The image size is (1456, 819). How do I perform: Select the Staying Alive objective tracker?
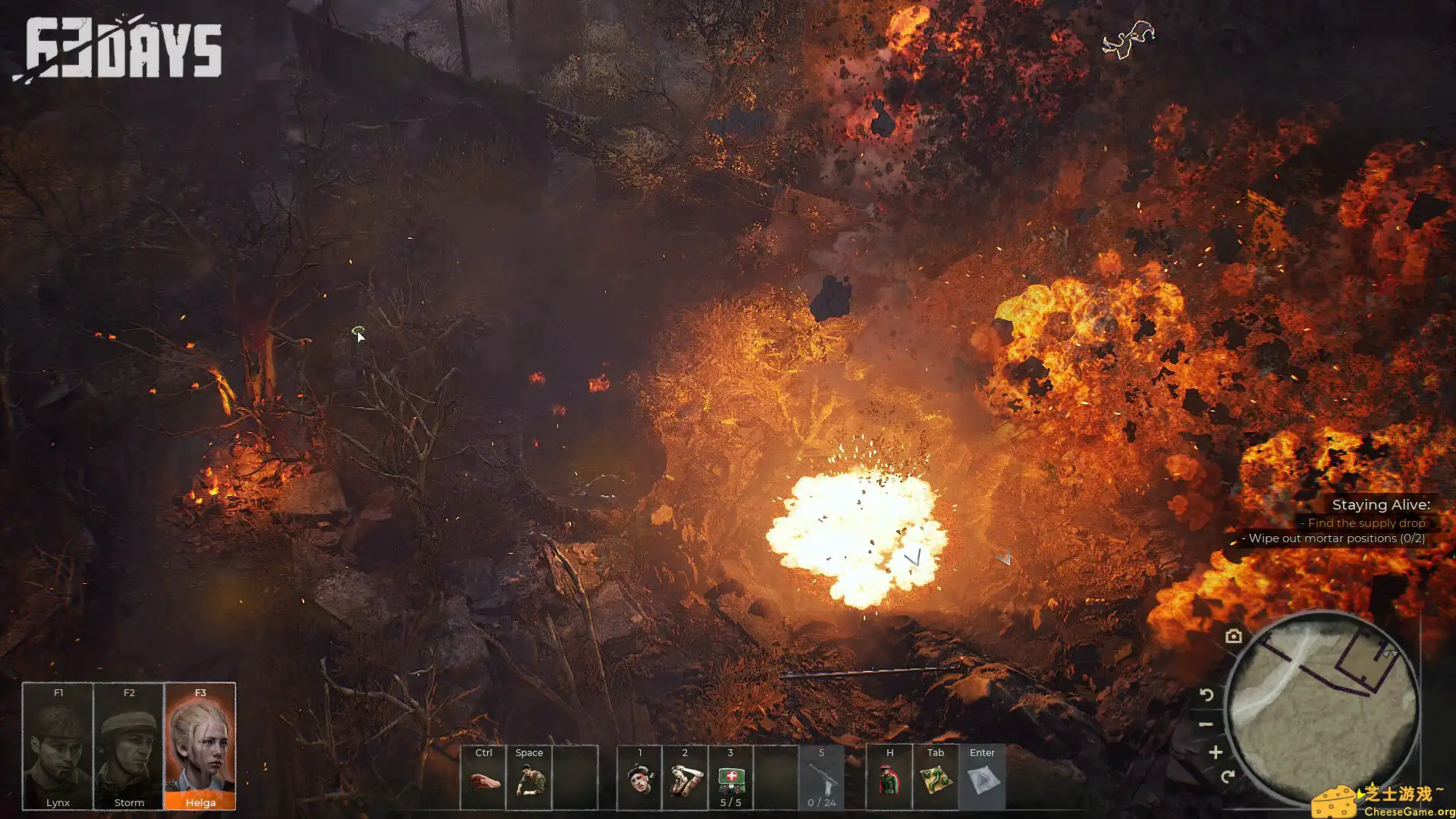[1380, 505]
